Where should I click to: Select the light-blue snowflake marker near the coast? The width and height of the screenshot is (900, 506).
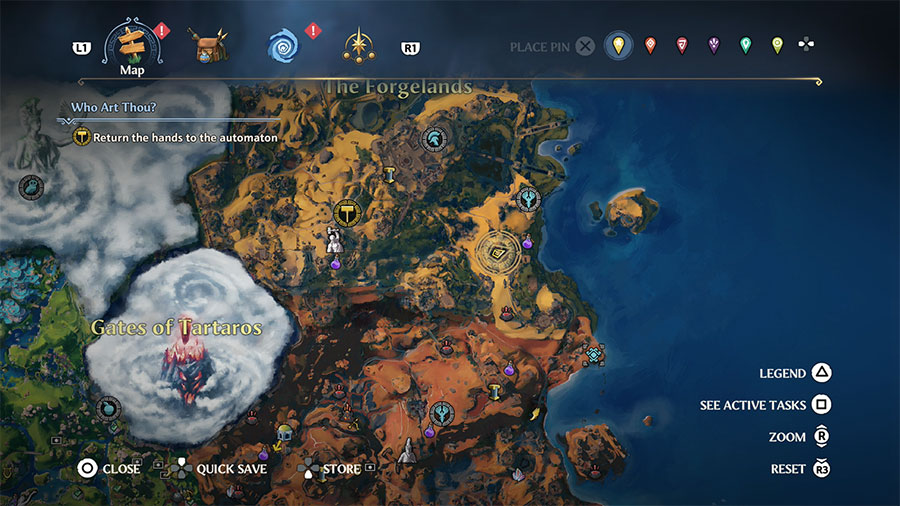595,355
